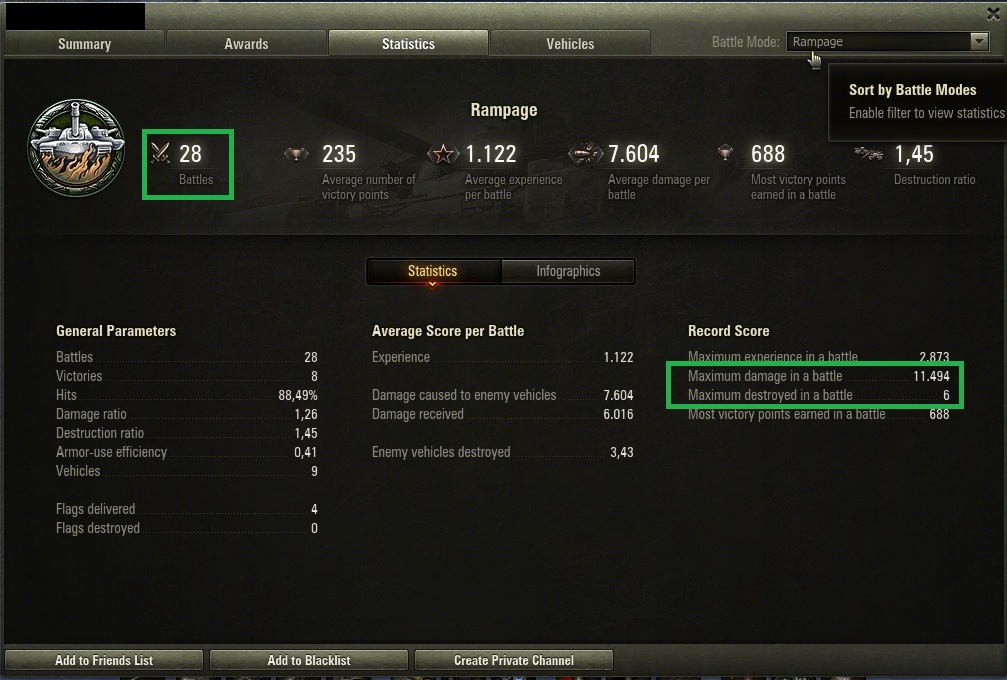
Task: Close the player profile window
Action: click(x=992, y=14)
